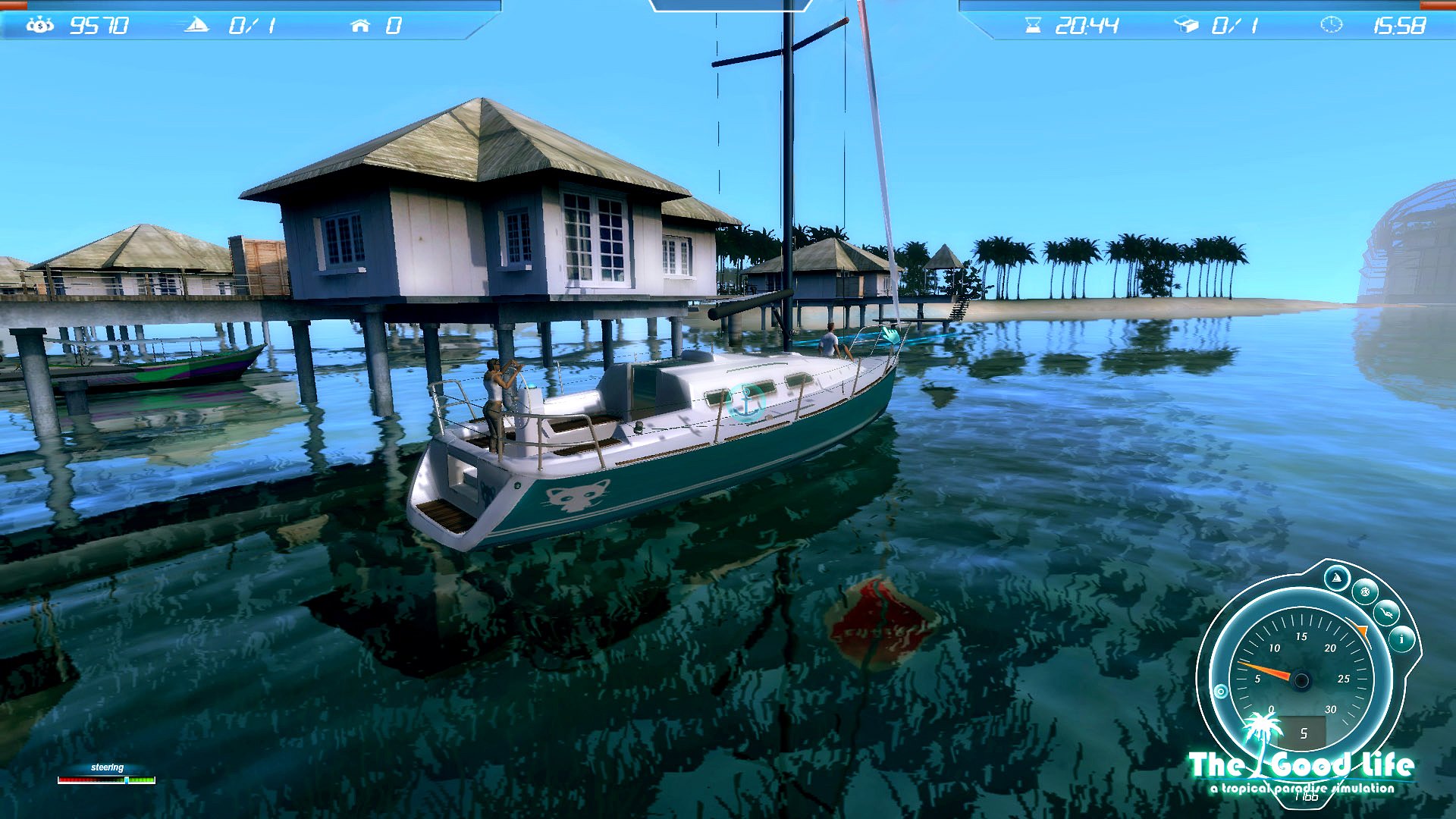Click the money bag icon showing 9570

(42, 24)
